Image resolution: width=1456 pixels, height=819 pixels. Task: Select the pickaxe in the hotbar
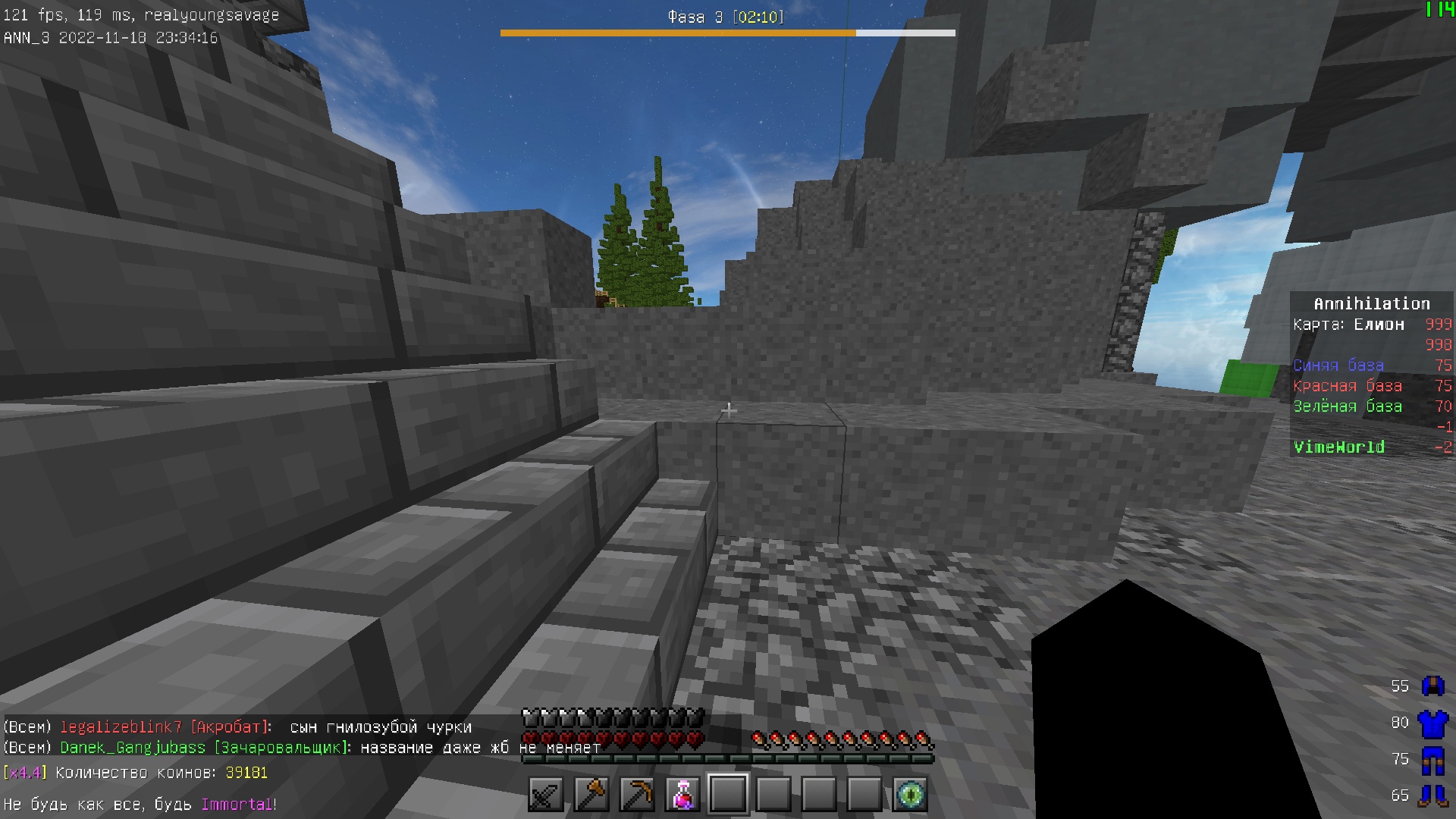click(639, 793)
